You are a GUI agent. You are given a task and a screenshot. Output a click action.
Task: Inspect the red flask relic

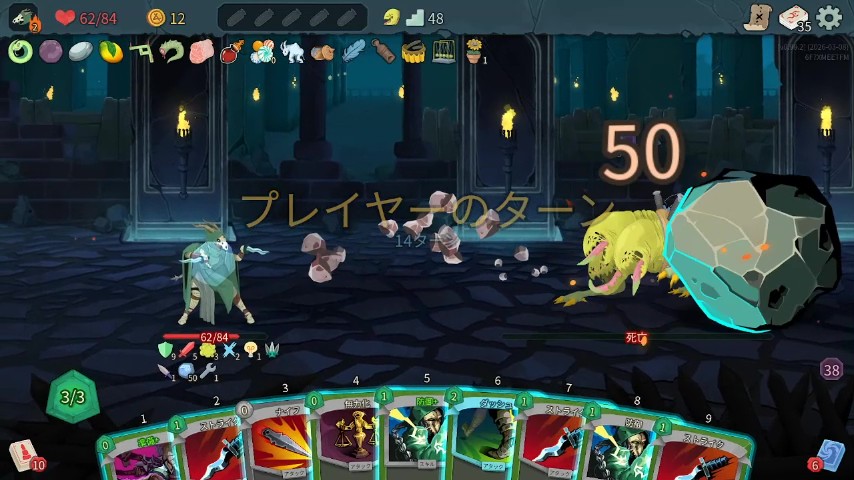[x=232, y=51]
